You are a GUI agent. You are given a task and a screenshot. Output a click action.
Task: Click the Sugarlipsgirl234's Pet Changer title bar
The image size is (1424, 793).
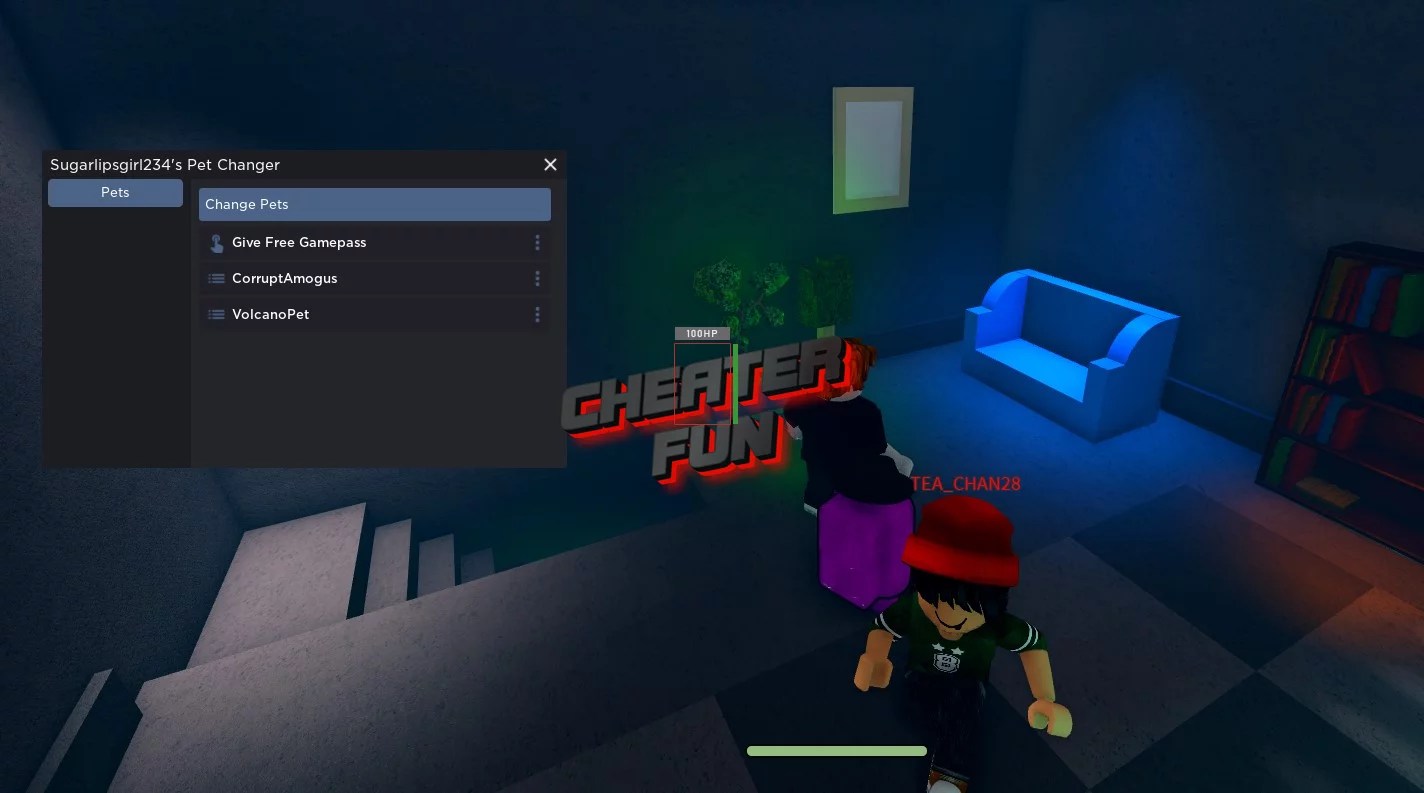pyautogui.click(x=165, y=164)
